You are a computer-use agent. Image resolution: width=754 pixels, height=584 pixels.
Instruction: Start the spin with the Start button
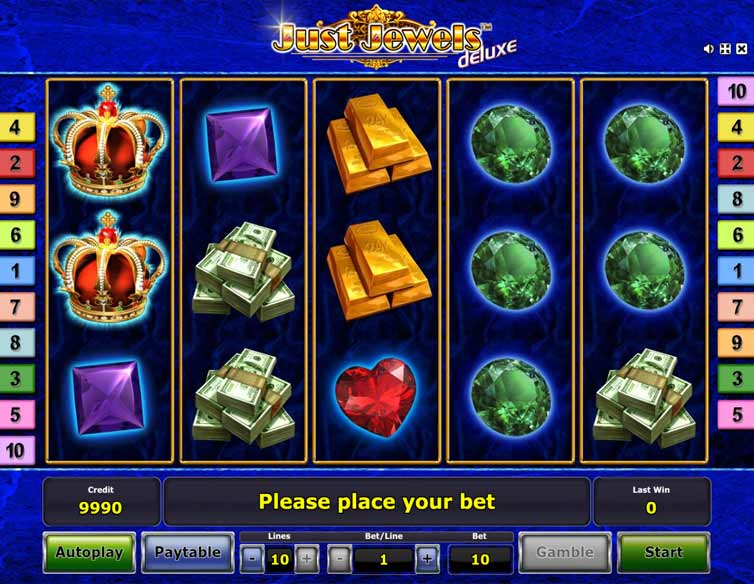tap(663, 552)
